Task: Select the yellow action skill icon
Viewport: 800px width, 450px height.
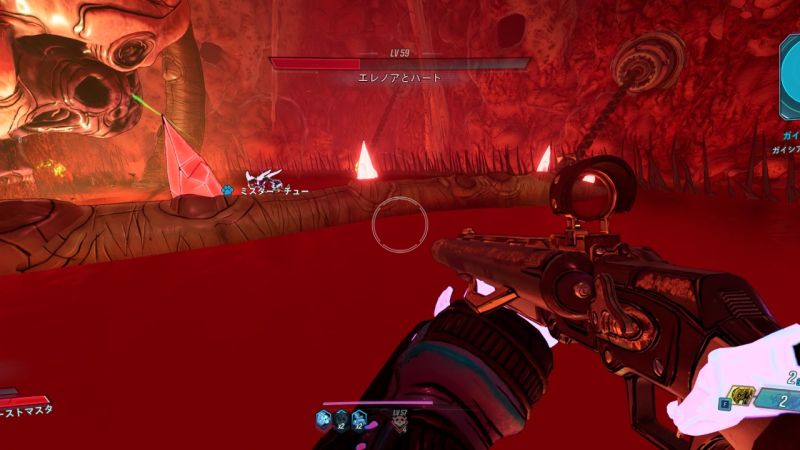Action: pos(741,396)
